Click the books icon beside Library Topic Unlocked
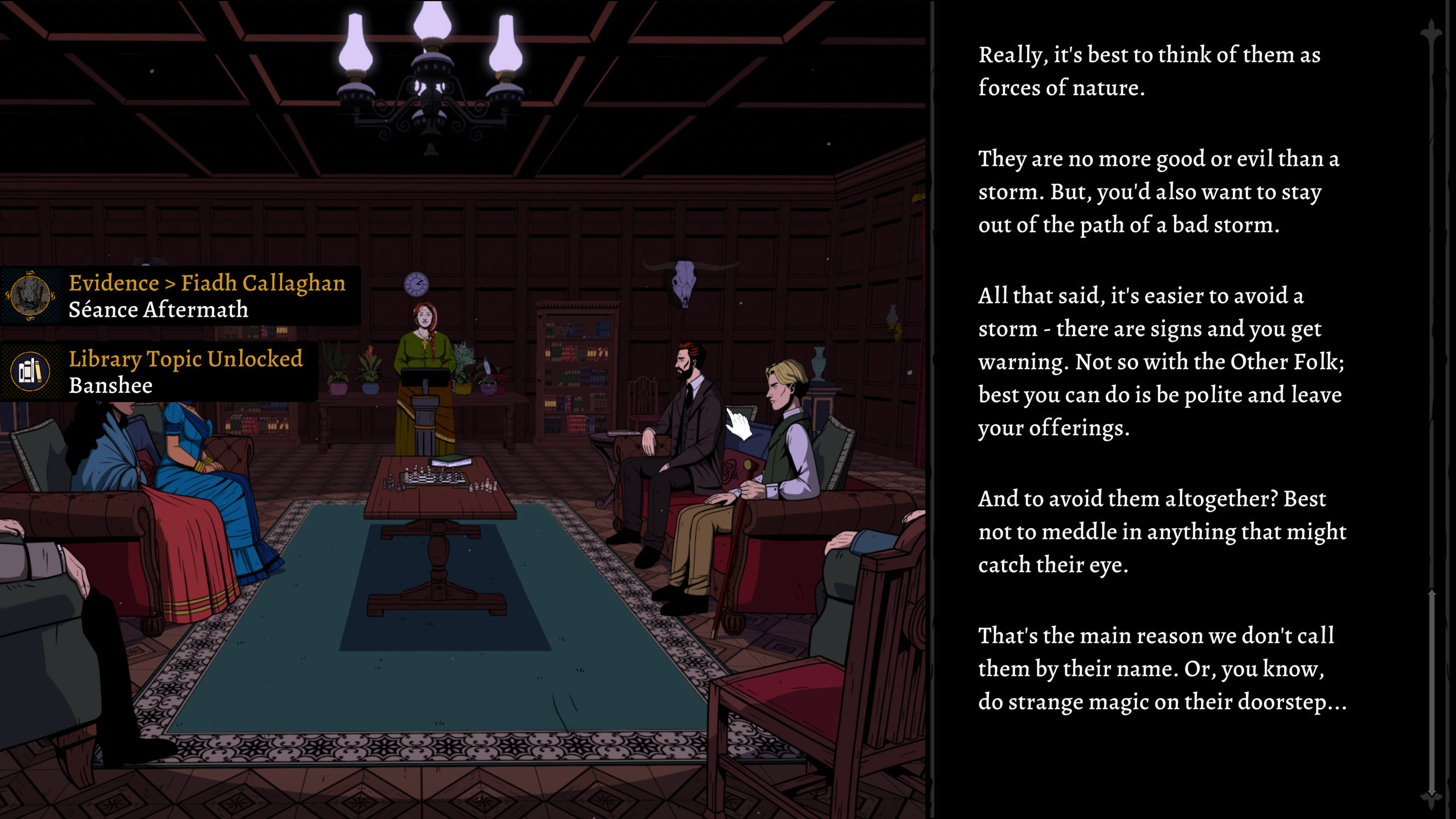This screenshot has height=819, width=1456. pos(31,372)
